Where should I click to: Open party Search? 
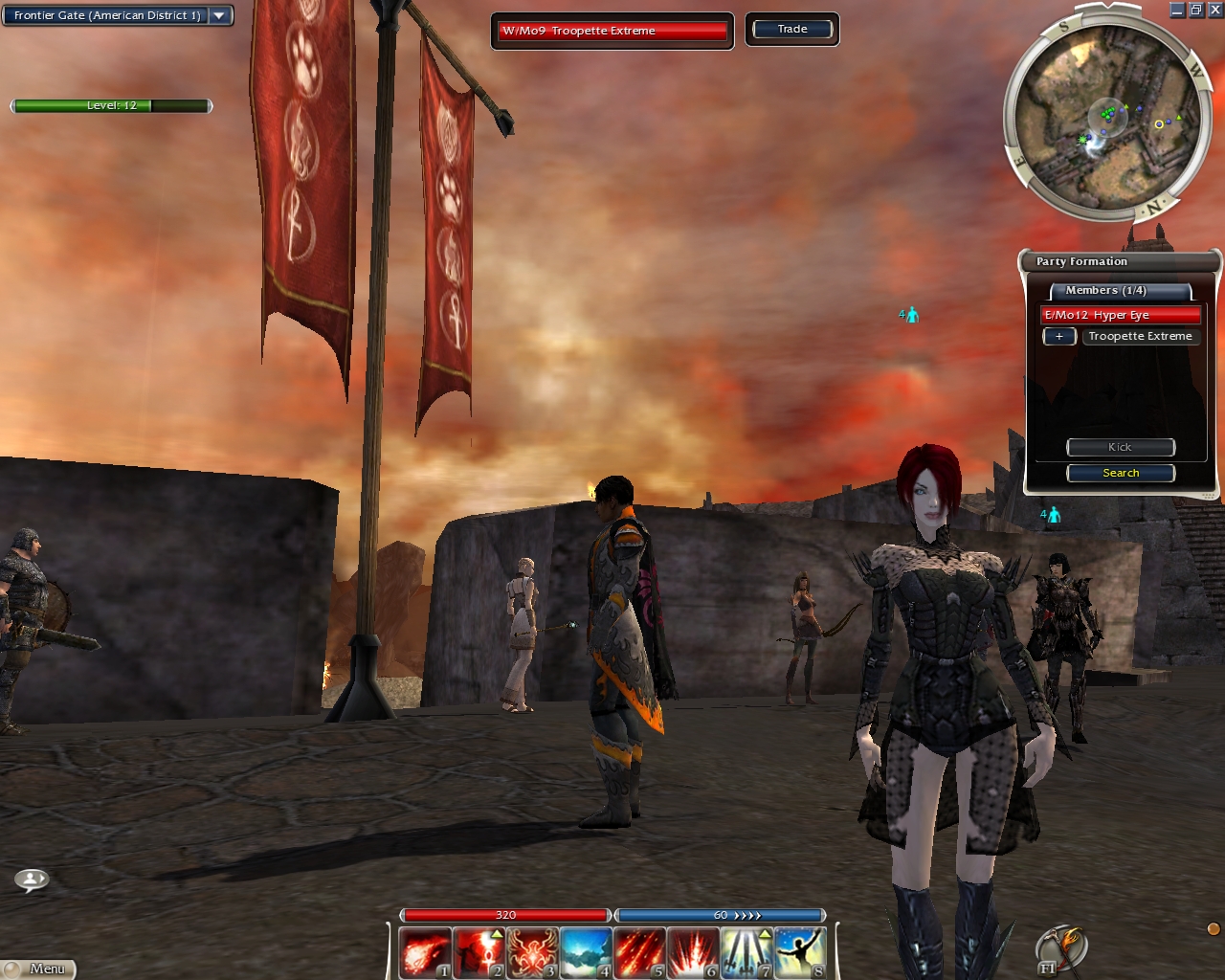point(1120,473)
